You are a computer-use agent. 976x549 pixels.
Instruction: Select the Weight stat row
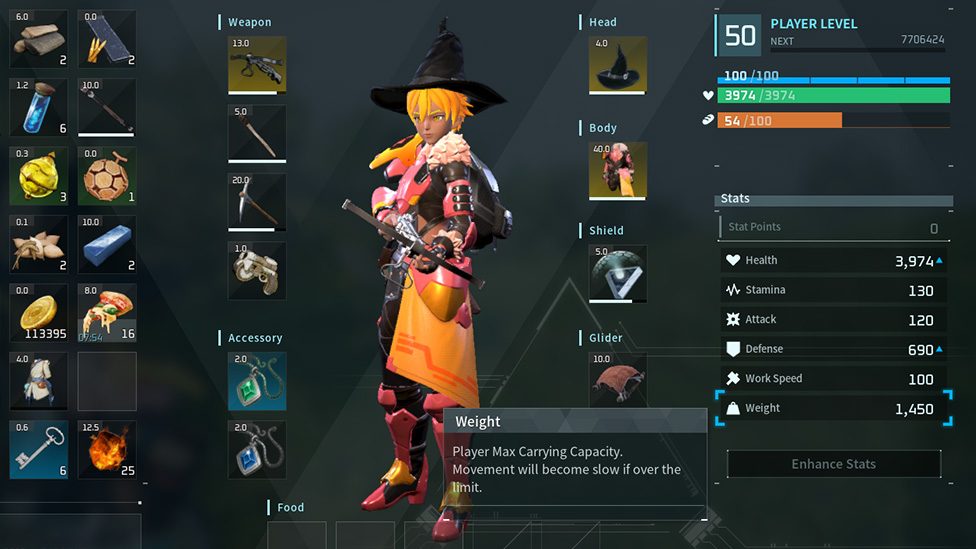pos(833,408)
